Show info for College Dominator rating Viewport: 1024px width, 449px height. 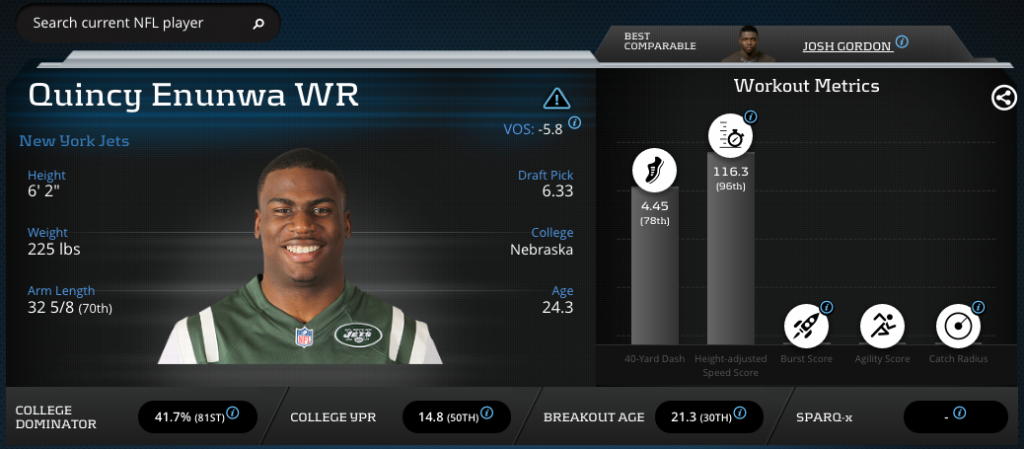pyautogui.click(x=232, y=412)
